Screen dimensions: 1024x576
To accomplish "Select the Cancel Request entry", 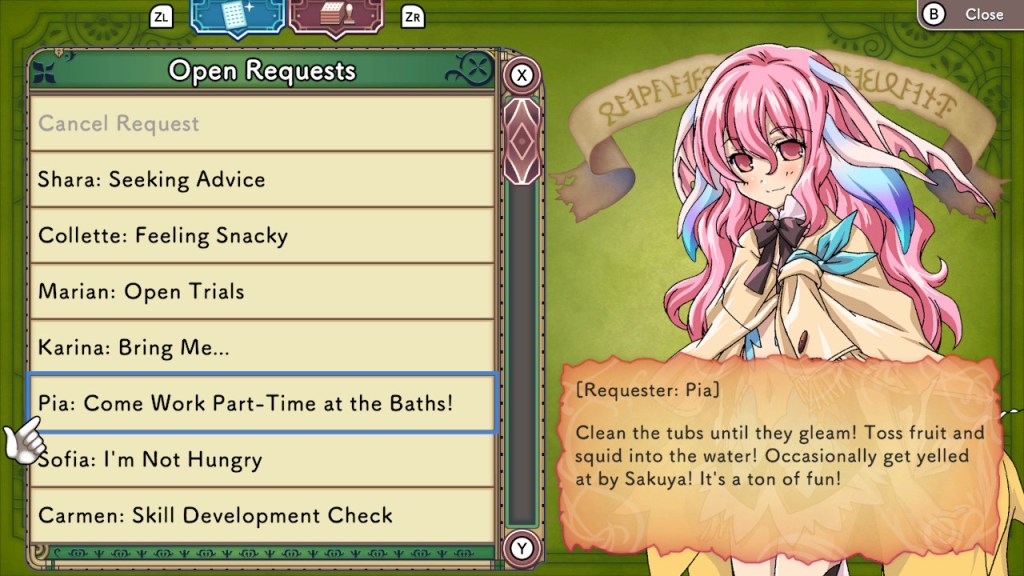I will pyautogui.click(x=262, y=124).
